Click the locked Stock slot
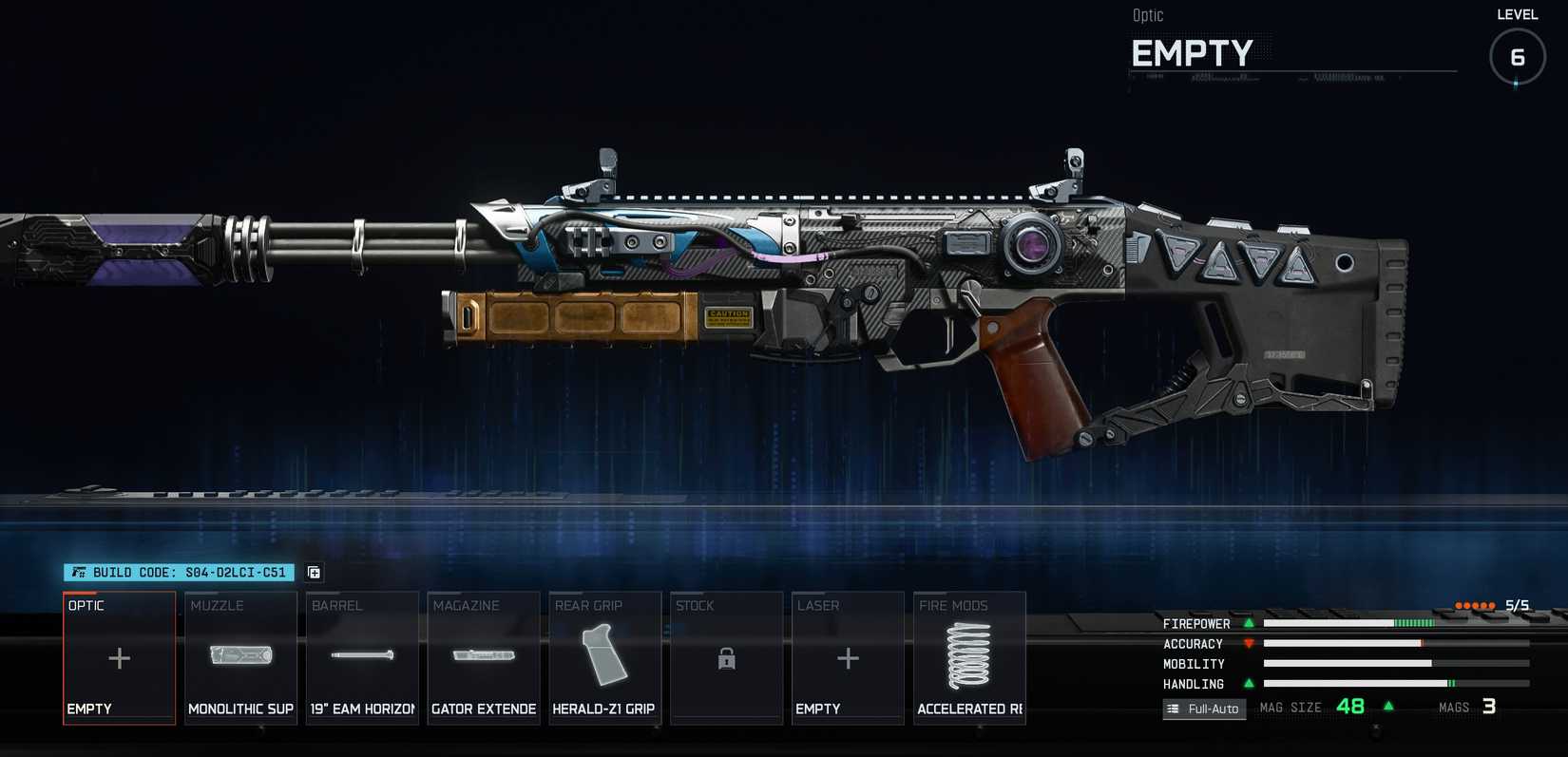The width and height of the screenshot is (1568, 757). tap(726, 658)
